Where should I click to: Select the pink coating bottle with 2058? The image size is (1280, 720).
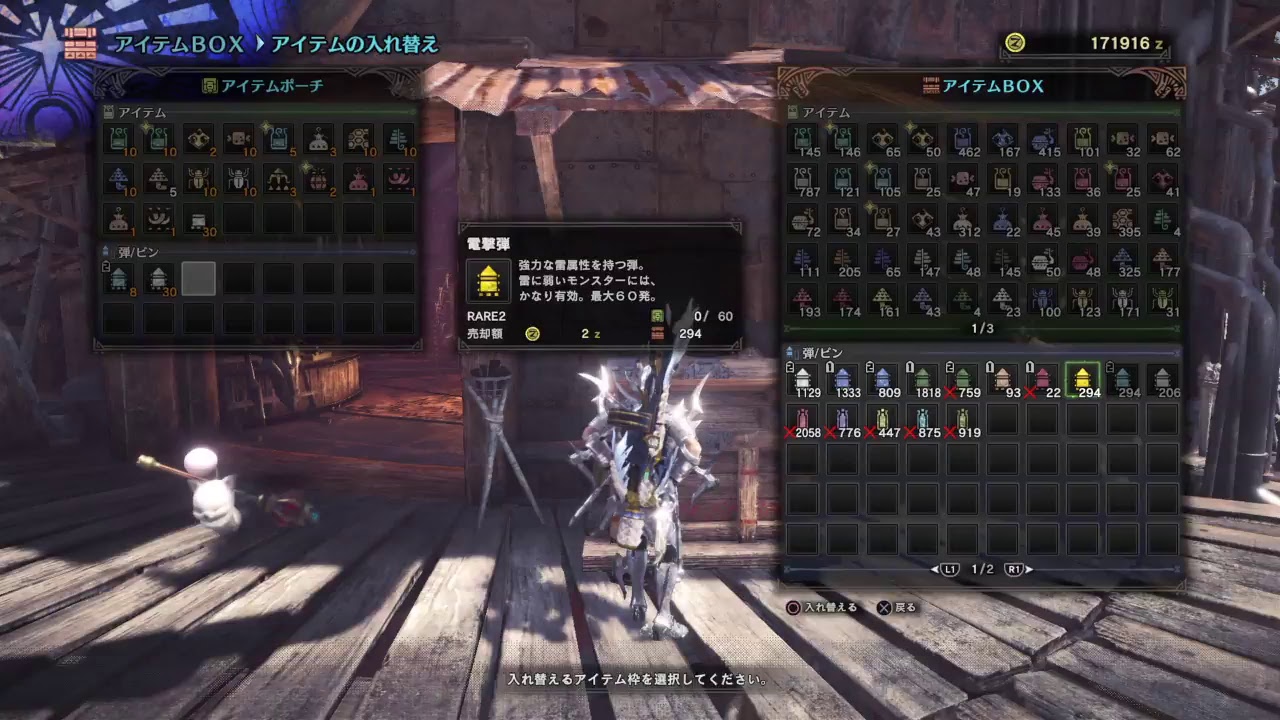(802, 420)
